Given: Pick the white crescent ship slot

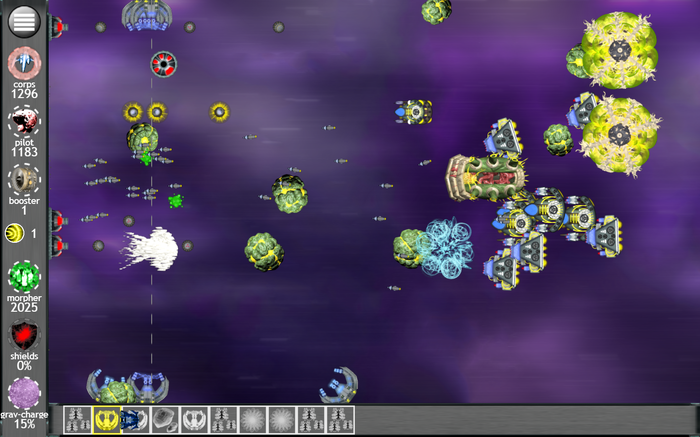Looking at the screenshot, I should (194, 420).
